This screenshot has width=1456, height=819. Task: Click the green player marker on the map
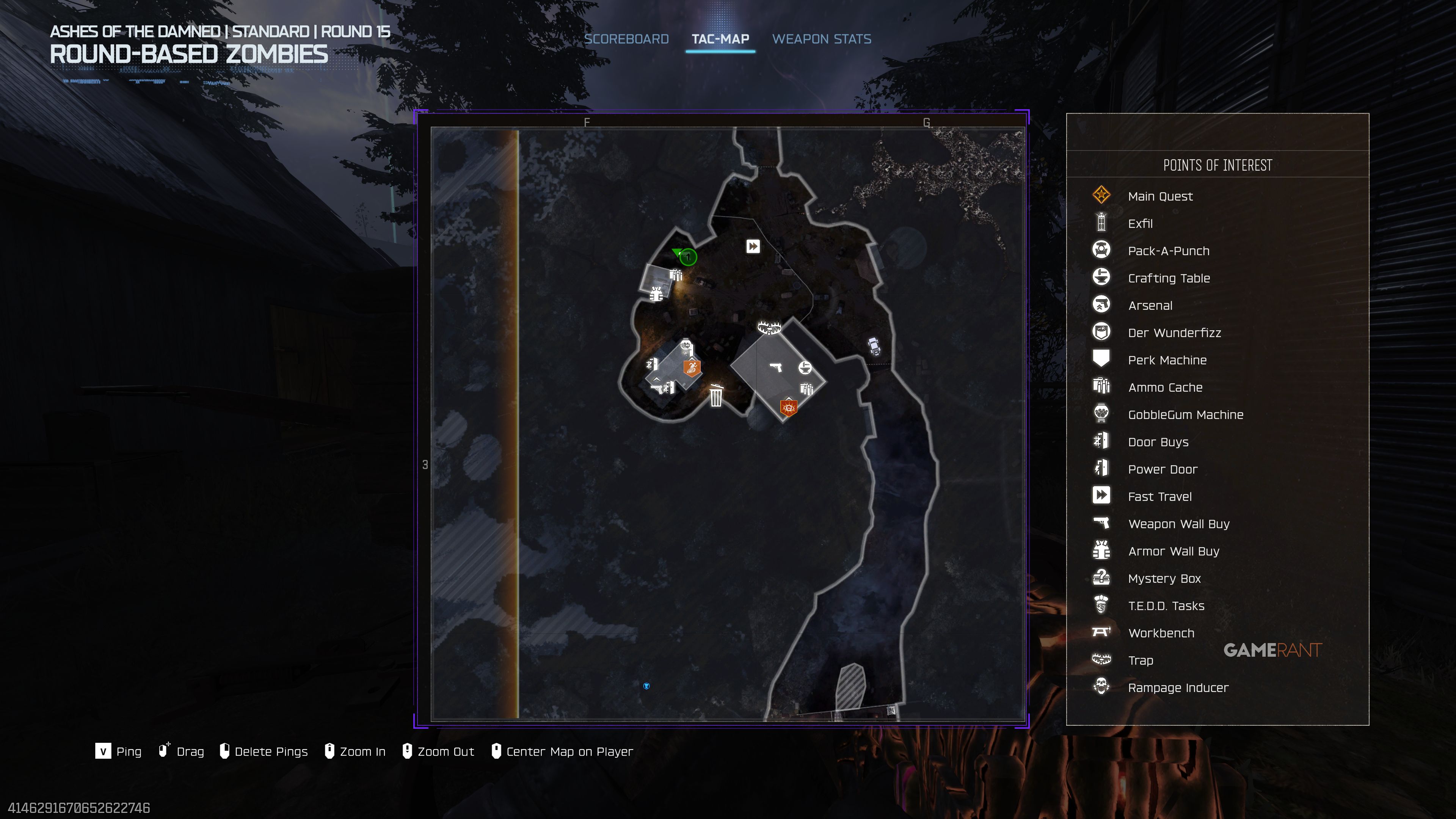687,257
